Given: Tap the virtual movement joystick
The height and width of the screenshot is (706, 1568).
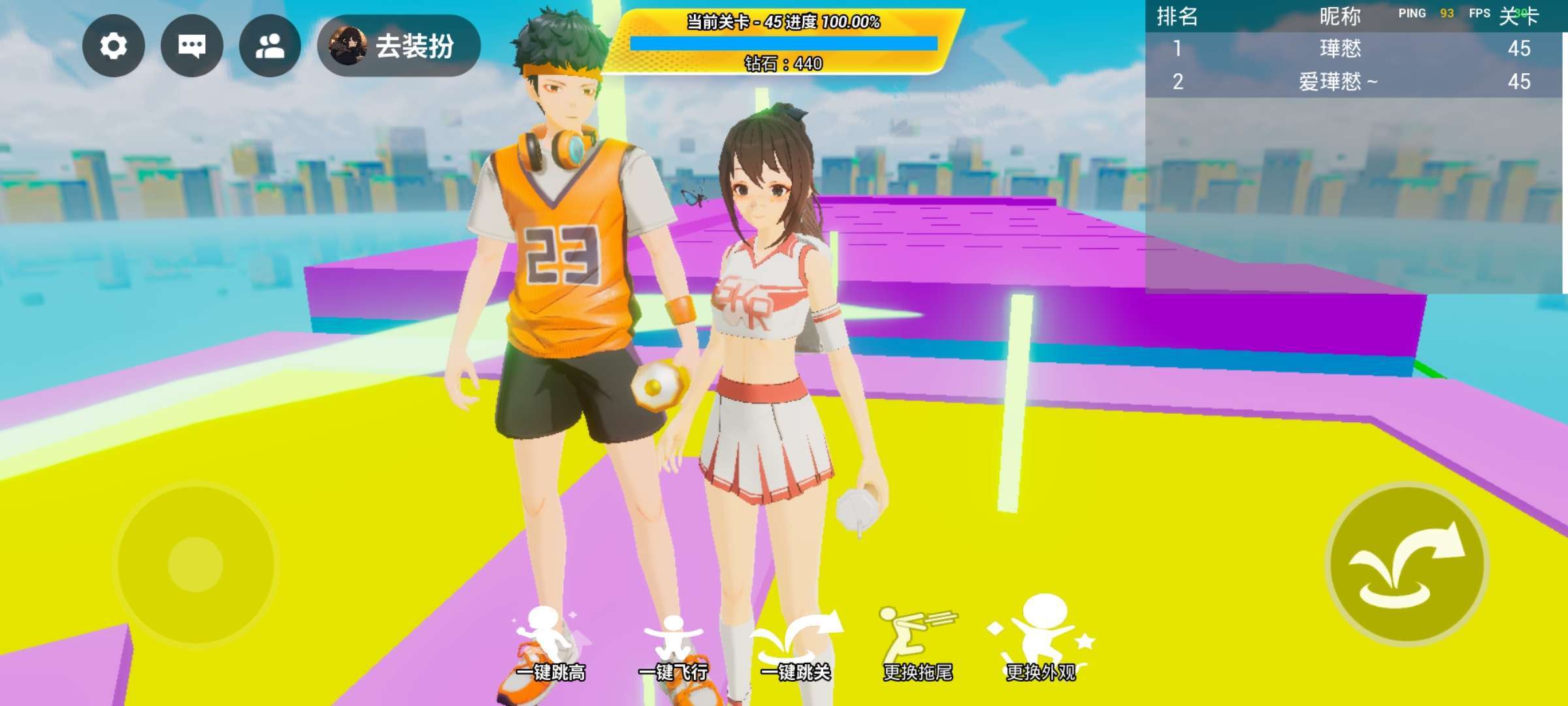Looking at the screenshot, I should (195, 564).
